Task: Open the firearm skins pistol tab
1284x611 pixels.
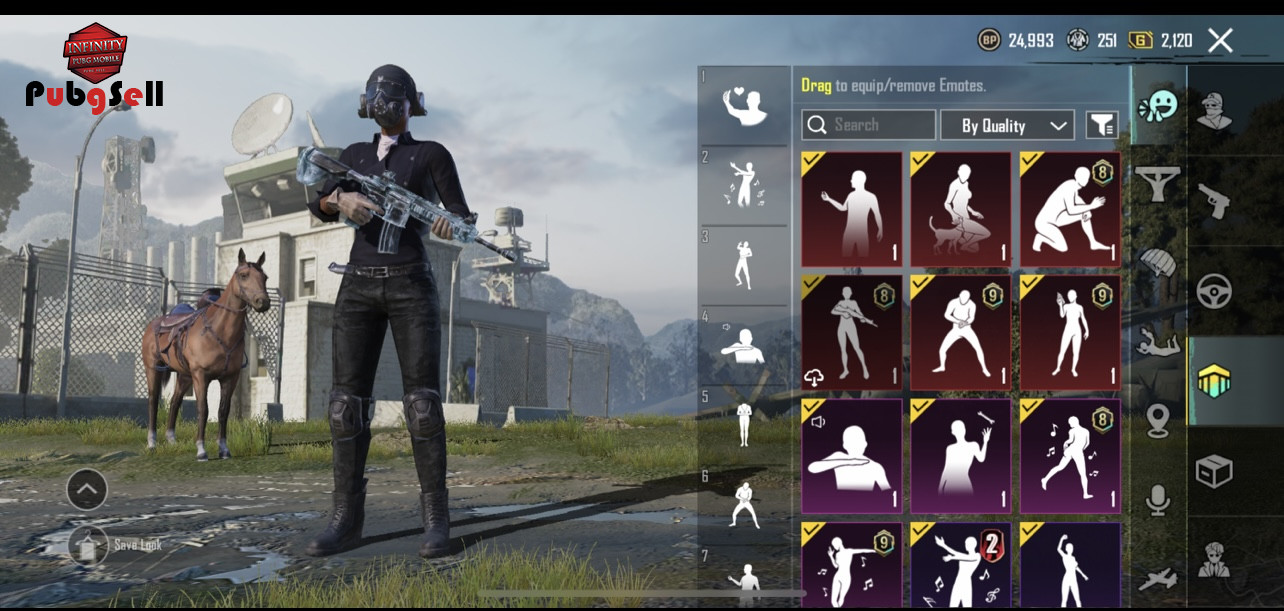Action: 1214,200
